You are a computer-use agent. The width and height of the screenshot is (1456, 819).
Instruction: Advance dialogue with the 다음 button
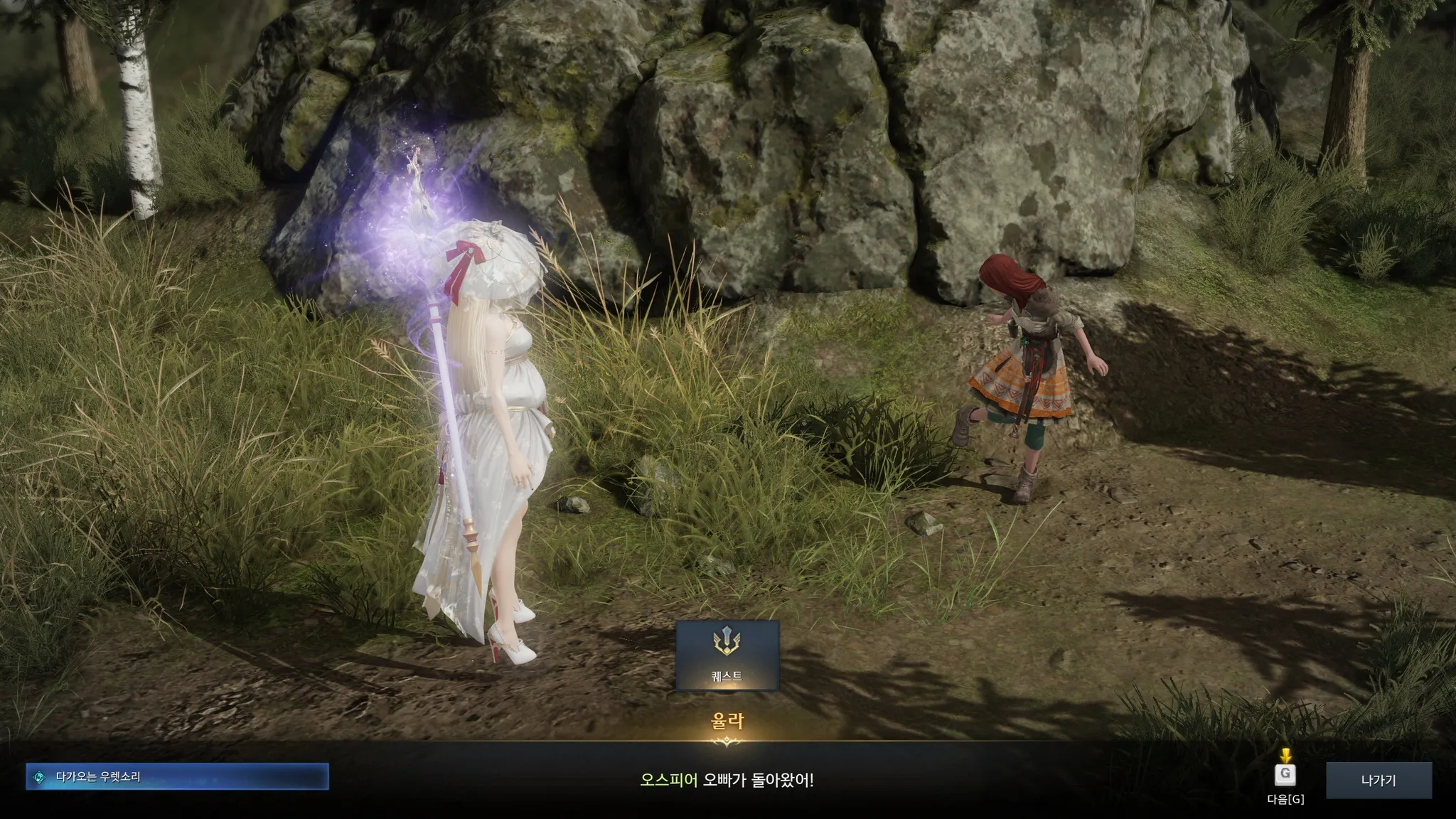1285,775
